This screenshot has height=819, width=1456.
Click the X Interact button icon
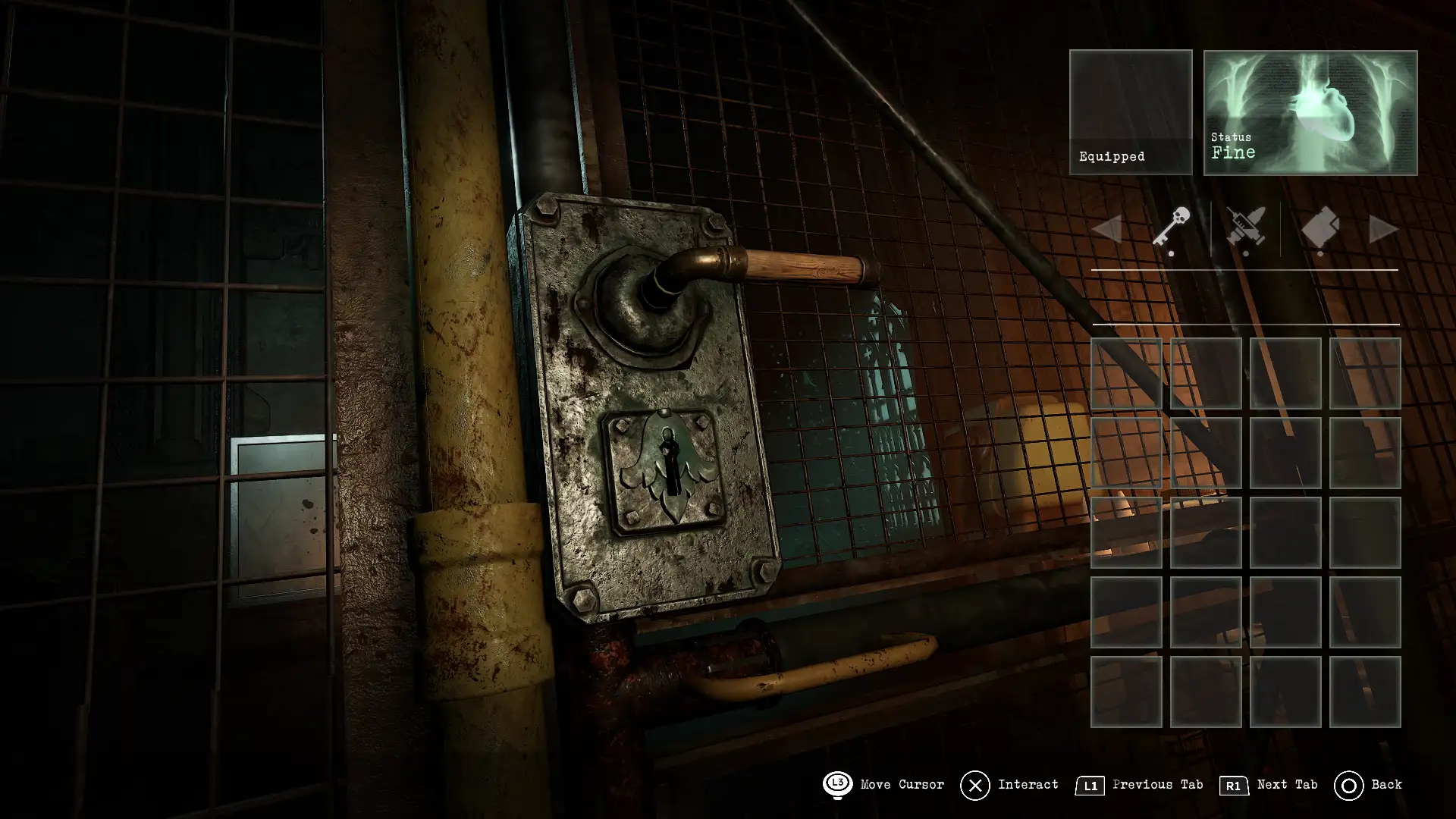pos(977,785)
